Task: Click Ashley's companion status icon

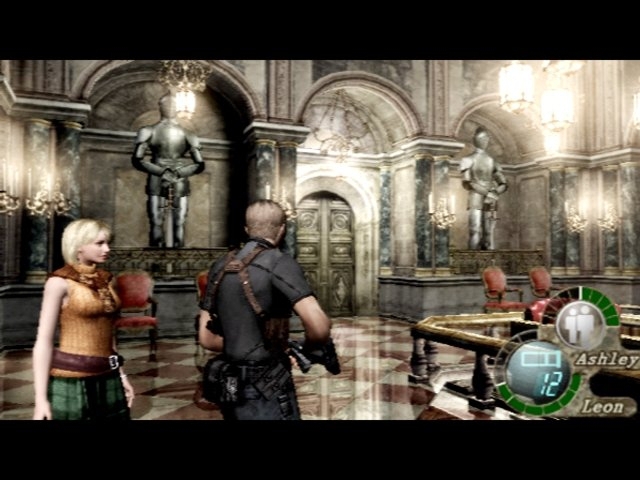Action: coord(575,326)
